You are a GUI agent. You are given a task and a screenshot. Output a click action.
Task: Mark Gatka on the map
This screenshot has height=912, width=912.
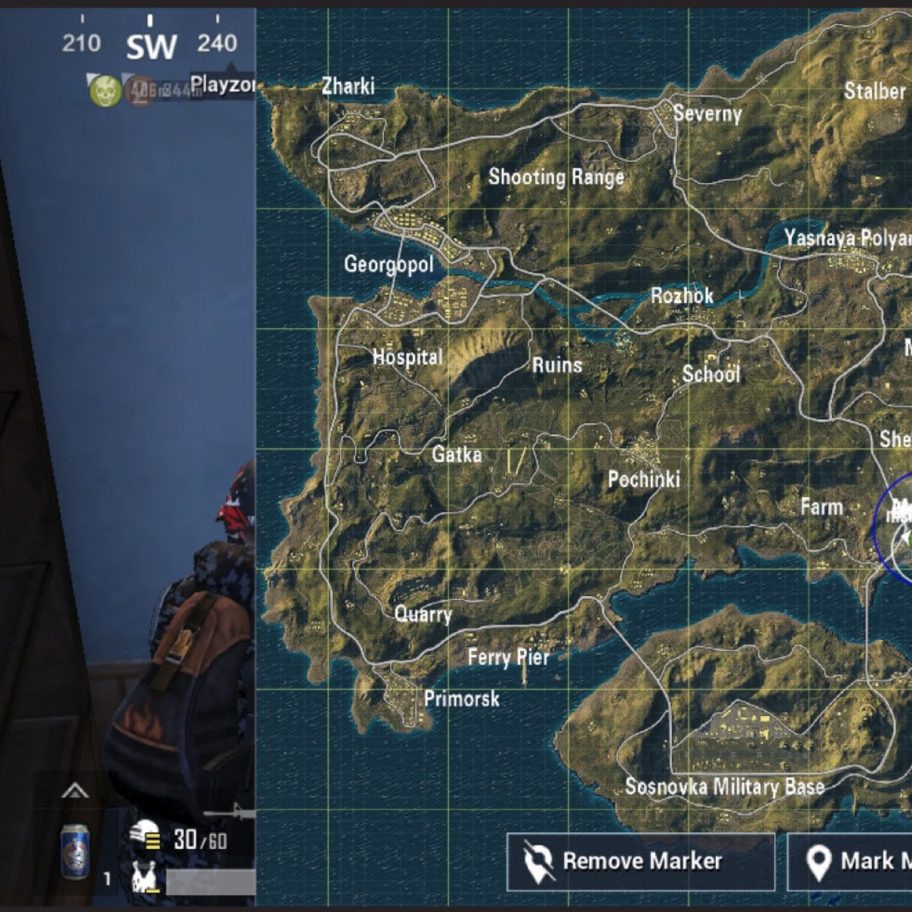456,454
